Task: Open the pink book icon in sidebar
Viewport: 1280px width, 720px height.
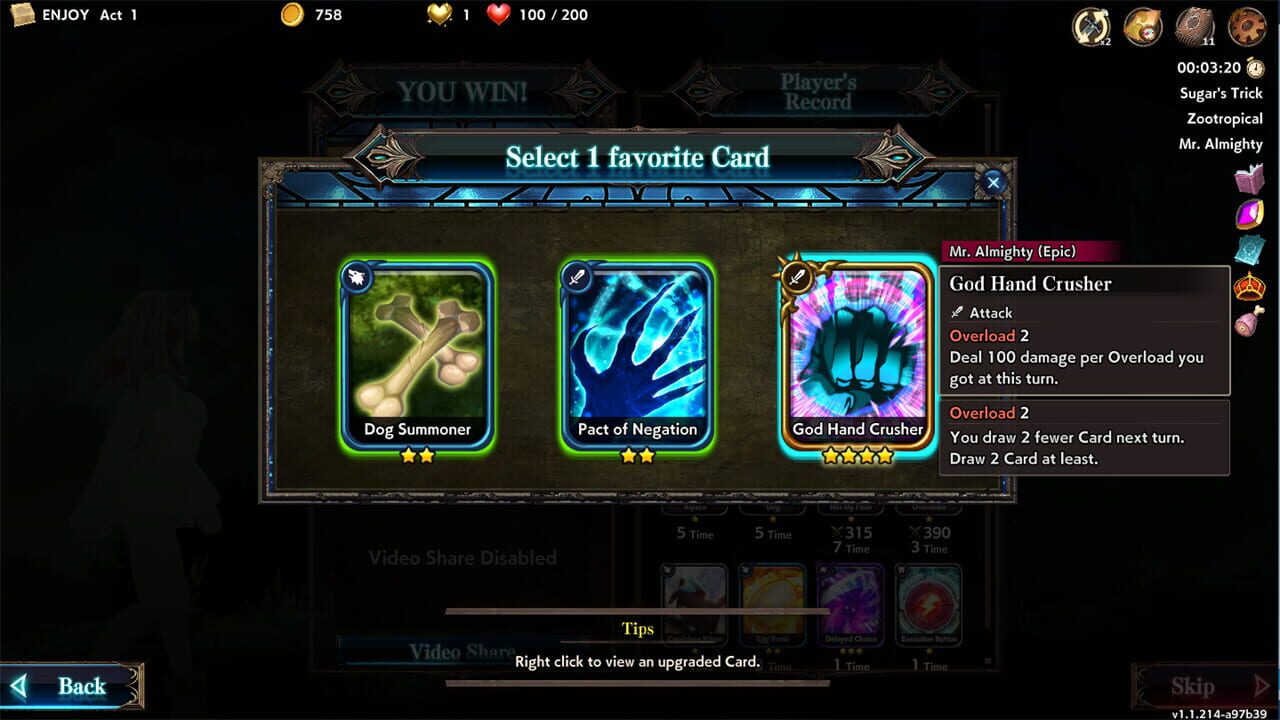Action: (1247, 180)
